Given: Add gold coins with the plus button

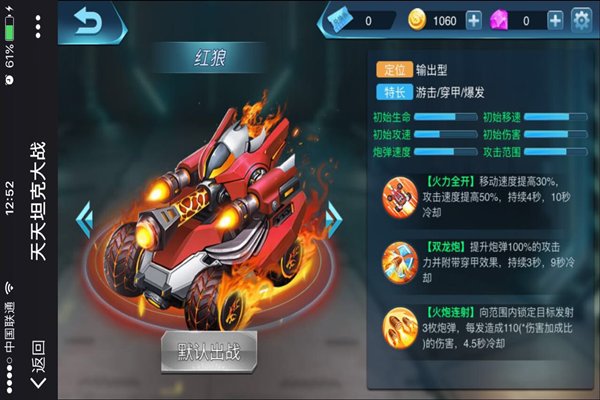Looking at the screenshot, I should [x=474, y=20].
